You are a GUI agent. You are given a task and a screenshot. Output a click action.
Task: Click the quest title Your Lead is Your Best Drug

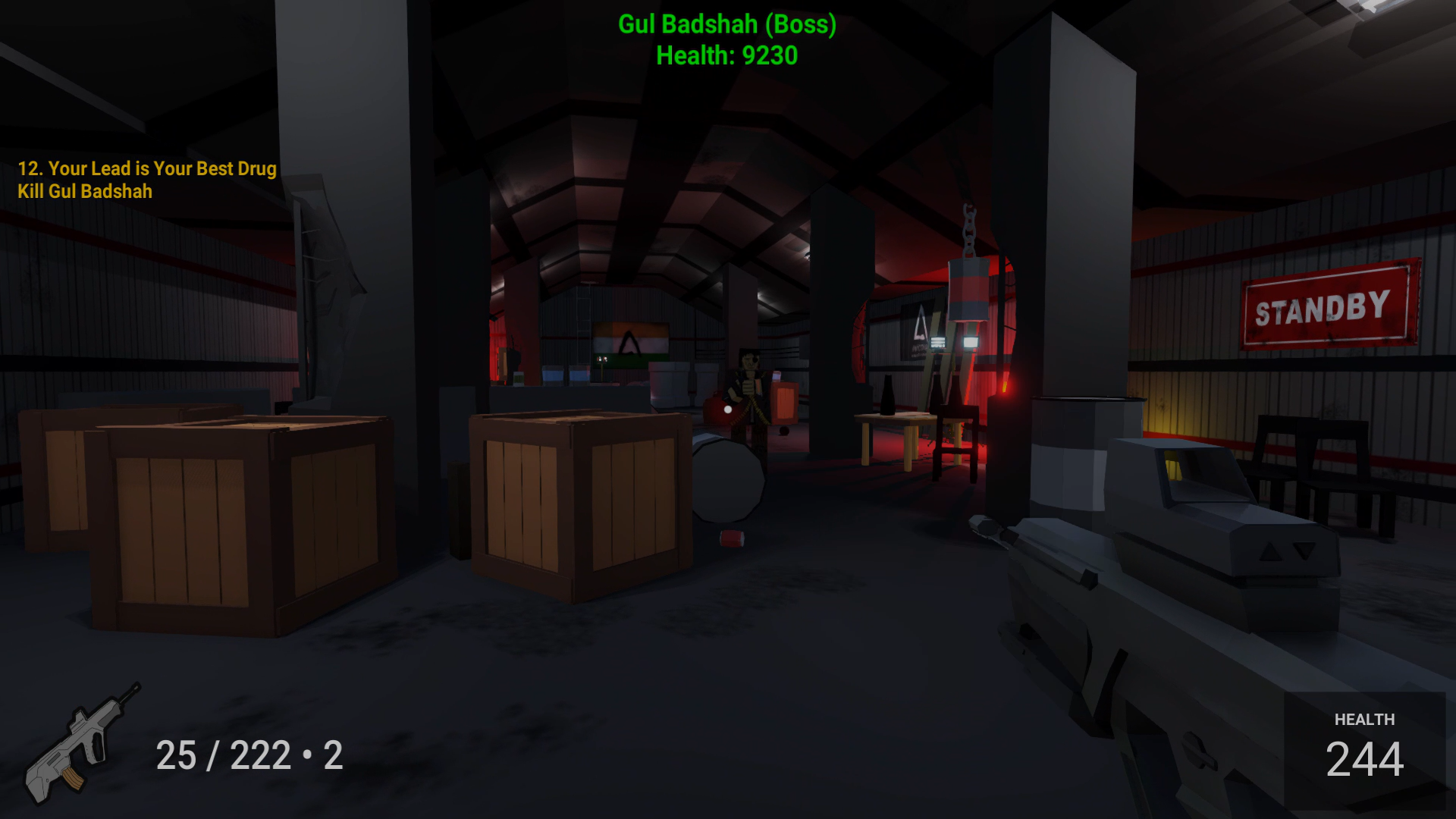[x=147, y=169]
